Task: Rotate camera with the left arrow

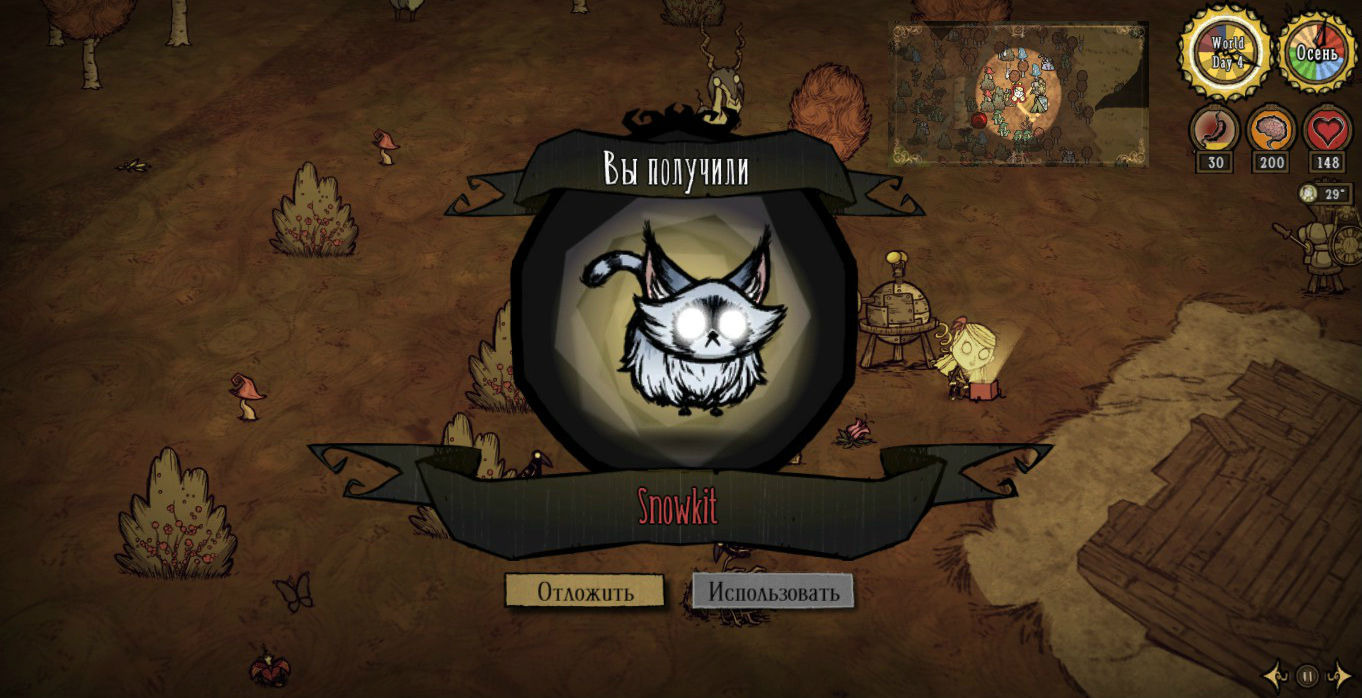Action: (1276, 676)
